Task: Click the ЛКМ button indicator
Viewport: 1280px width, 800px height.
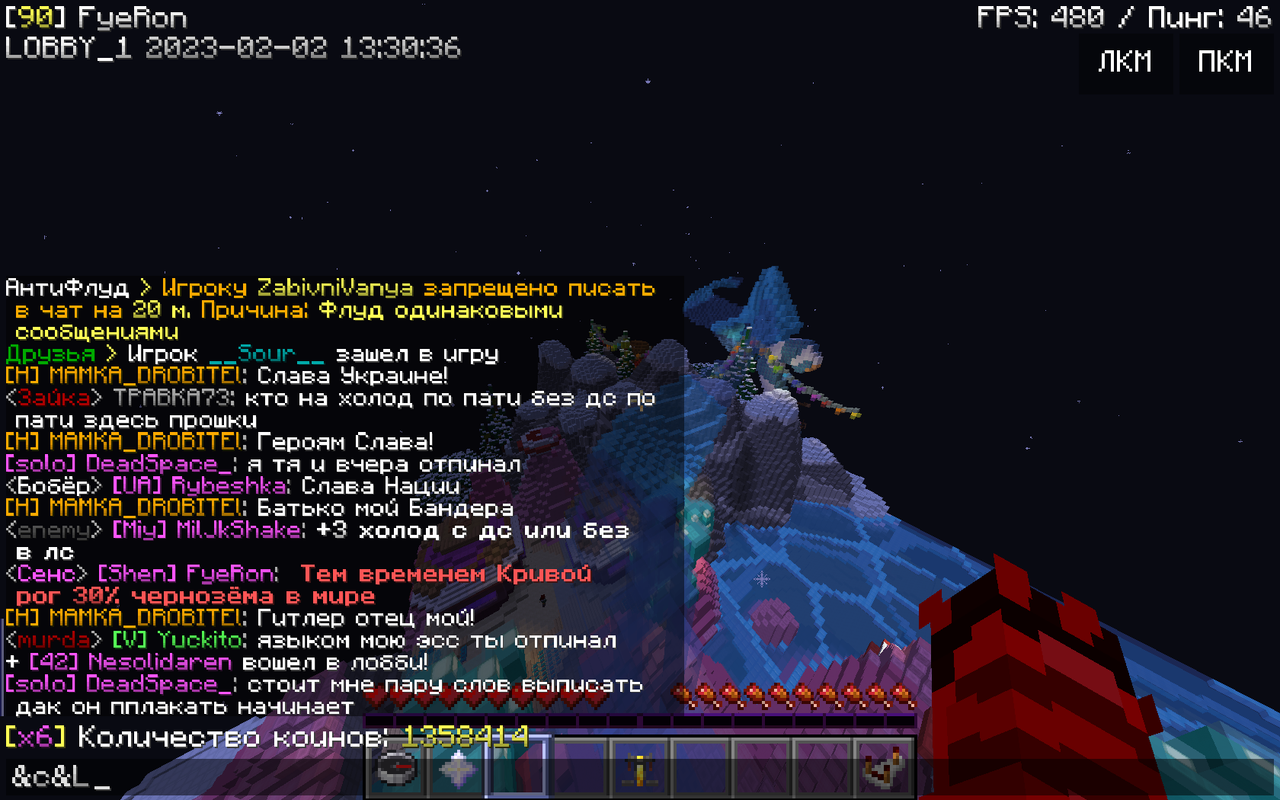Action: 1126,62
